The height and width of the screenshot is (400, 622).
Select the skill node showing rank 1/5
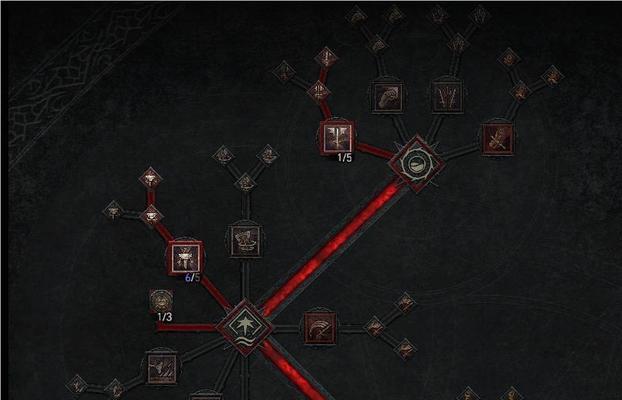click(x=336, y=136)
